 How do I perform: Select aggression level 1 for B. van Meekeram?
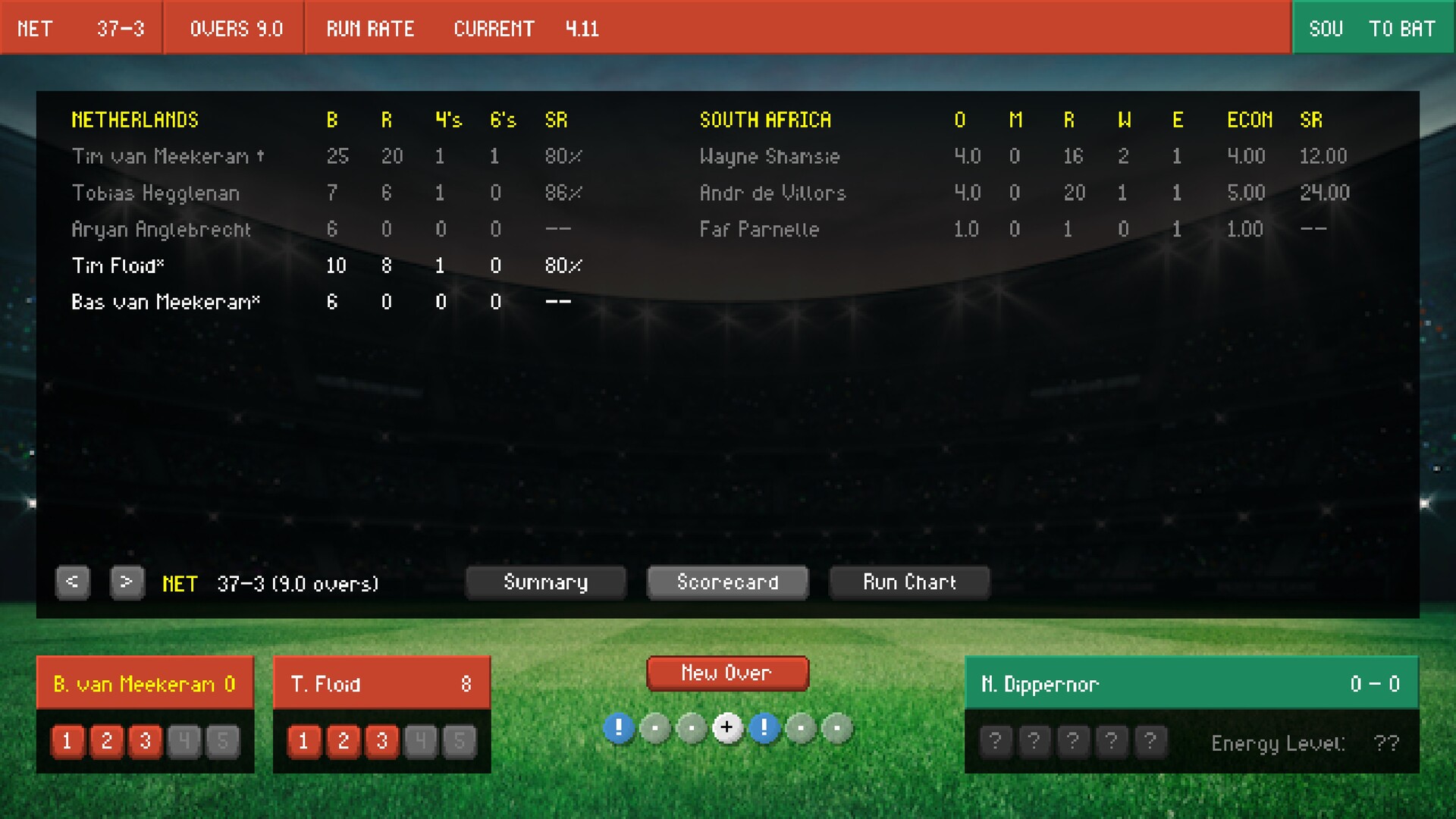[x=67, y=742]
